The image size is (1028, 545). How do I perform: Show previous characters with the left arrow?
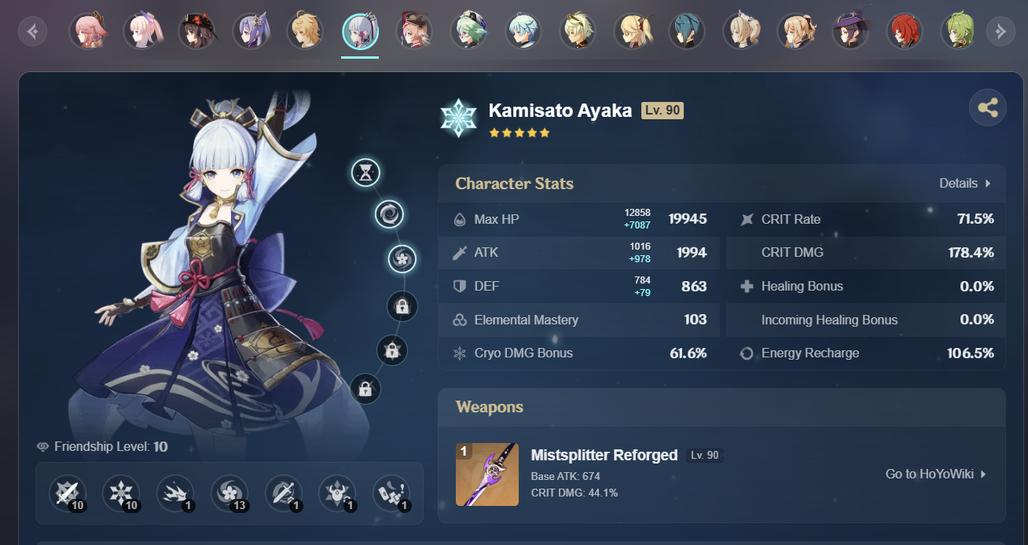point(33,32)
